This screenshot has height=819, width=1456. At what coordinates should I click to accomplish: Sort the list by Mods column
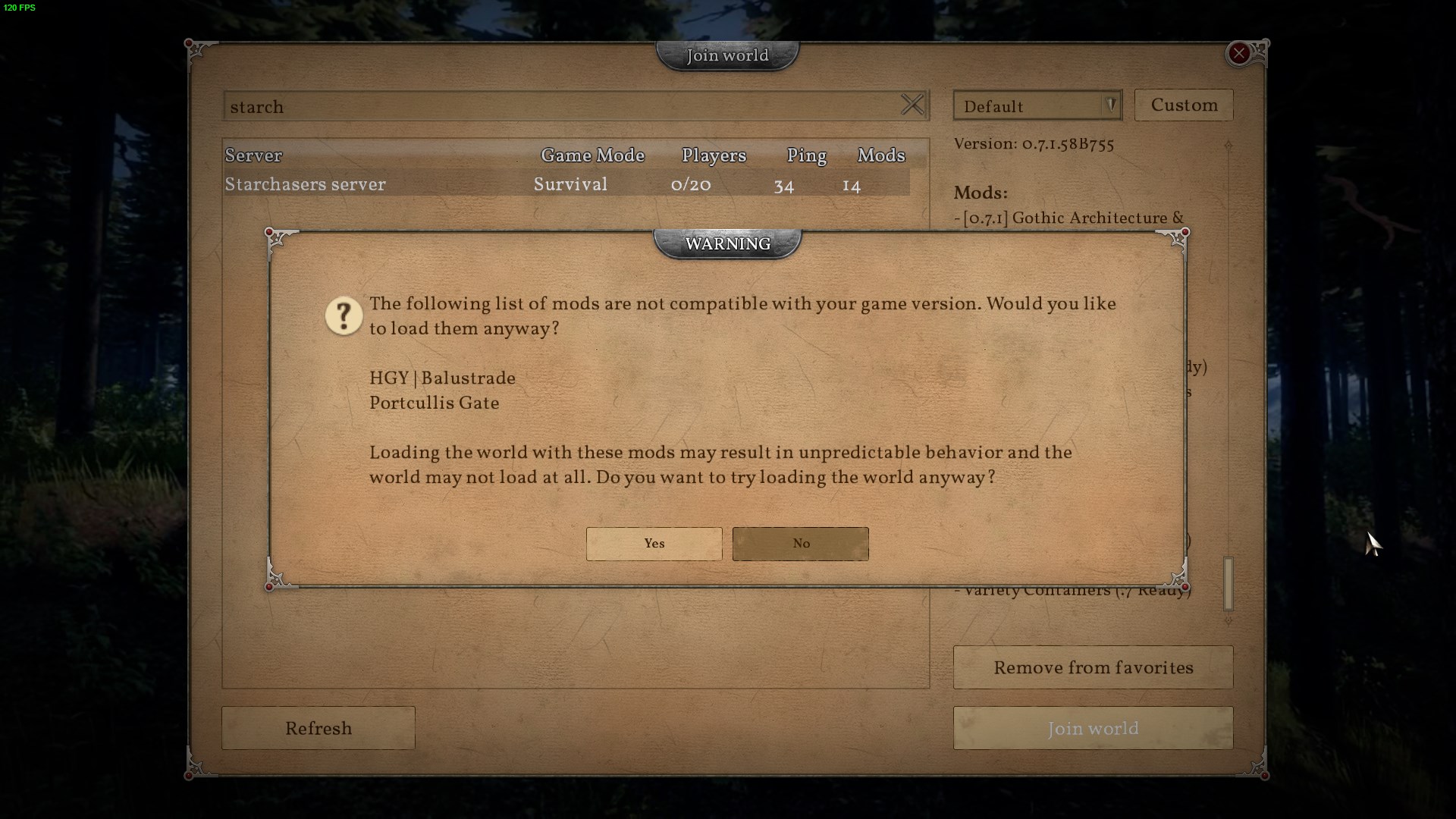[x=880, y=155]
